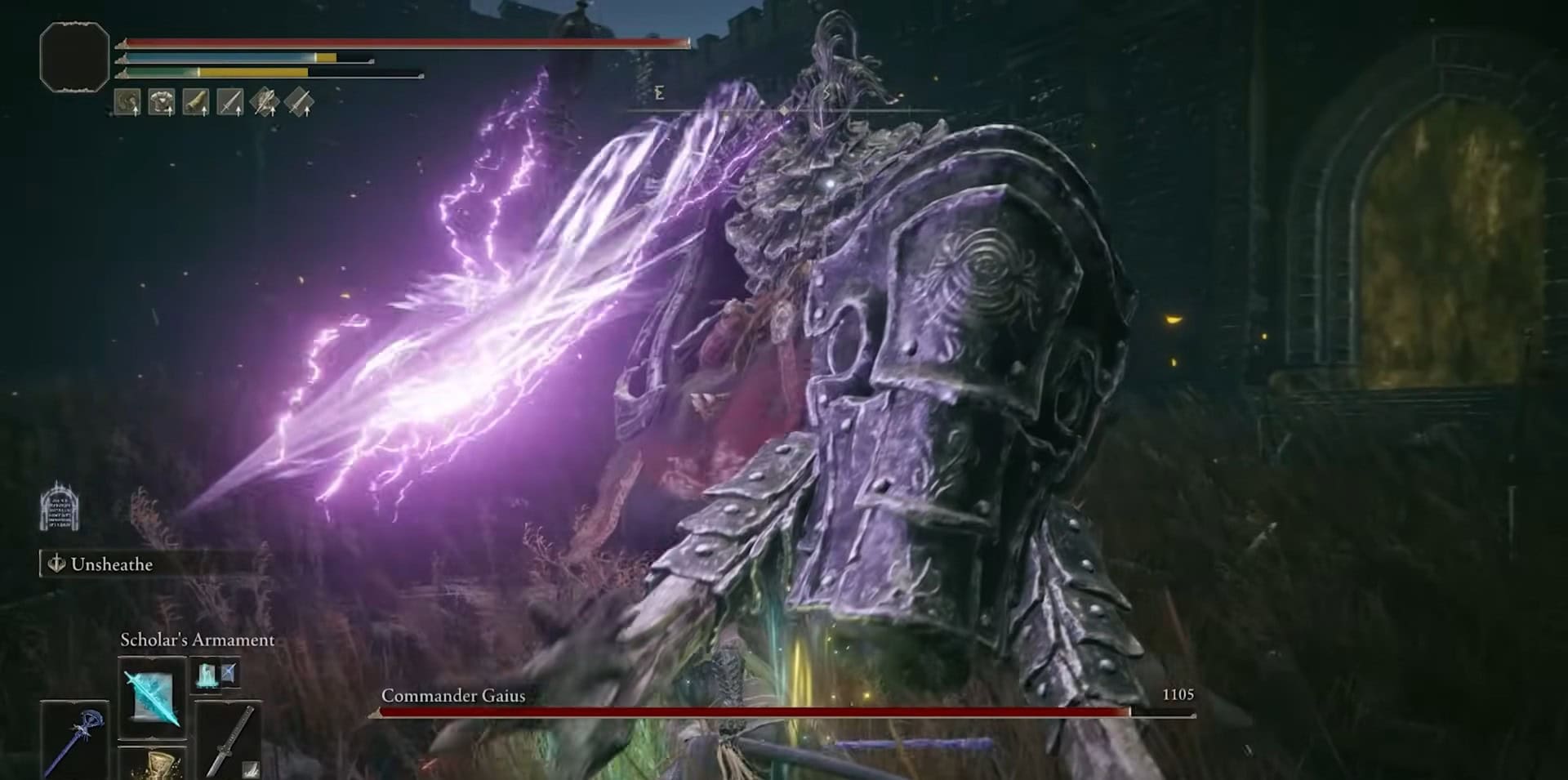
Task: Select the katana in the right-hand slot
Action: [x=229, y=740]
